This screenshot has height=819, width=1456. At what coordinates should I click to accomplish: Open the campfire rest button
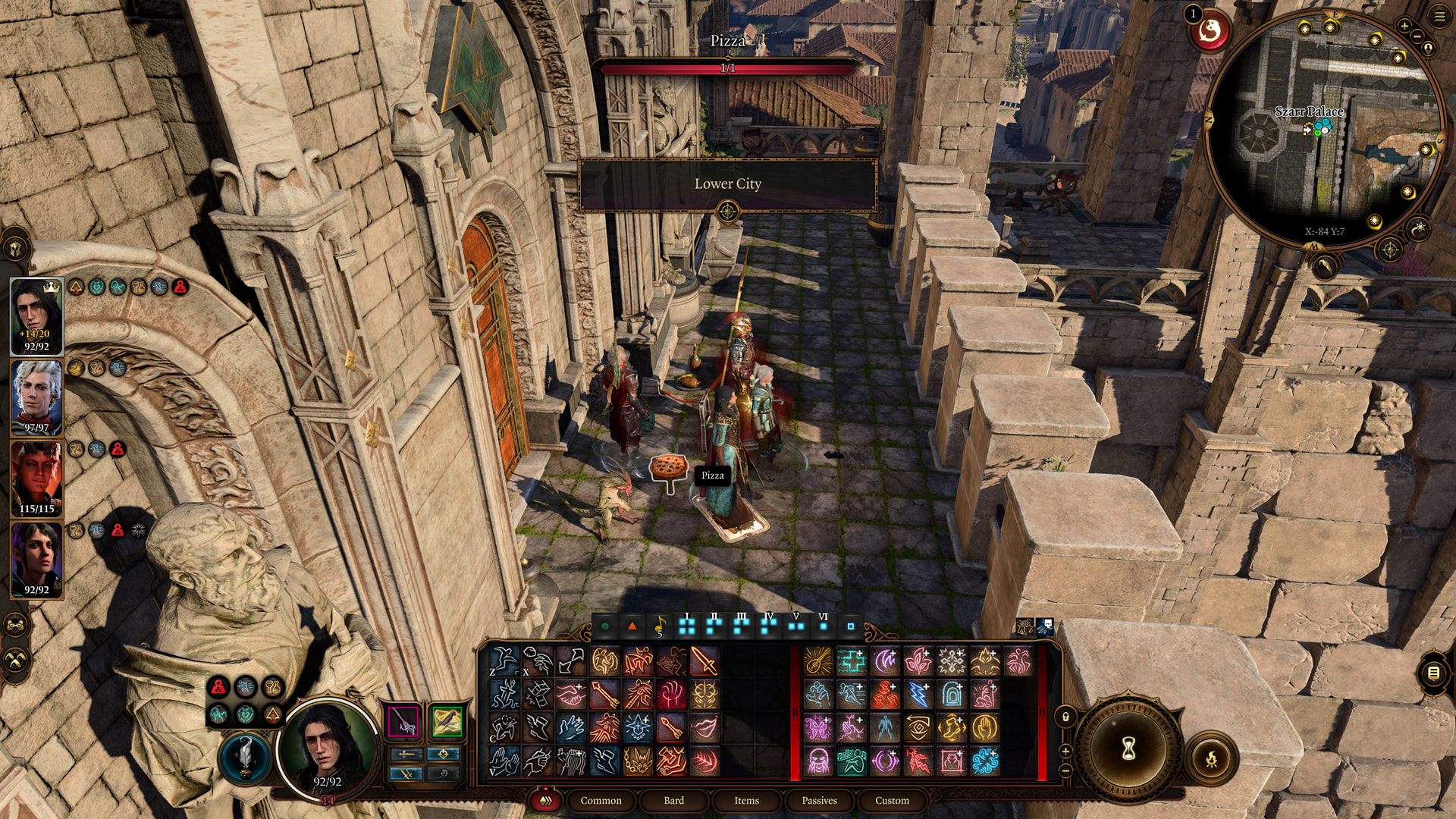pos(1211,757)
